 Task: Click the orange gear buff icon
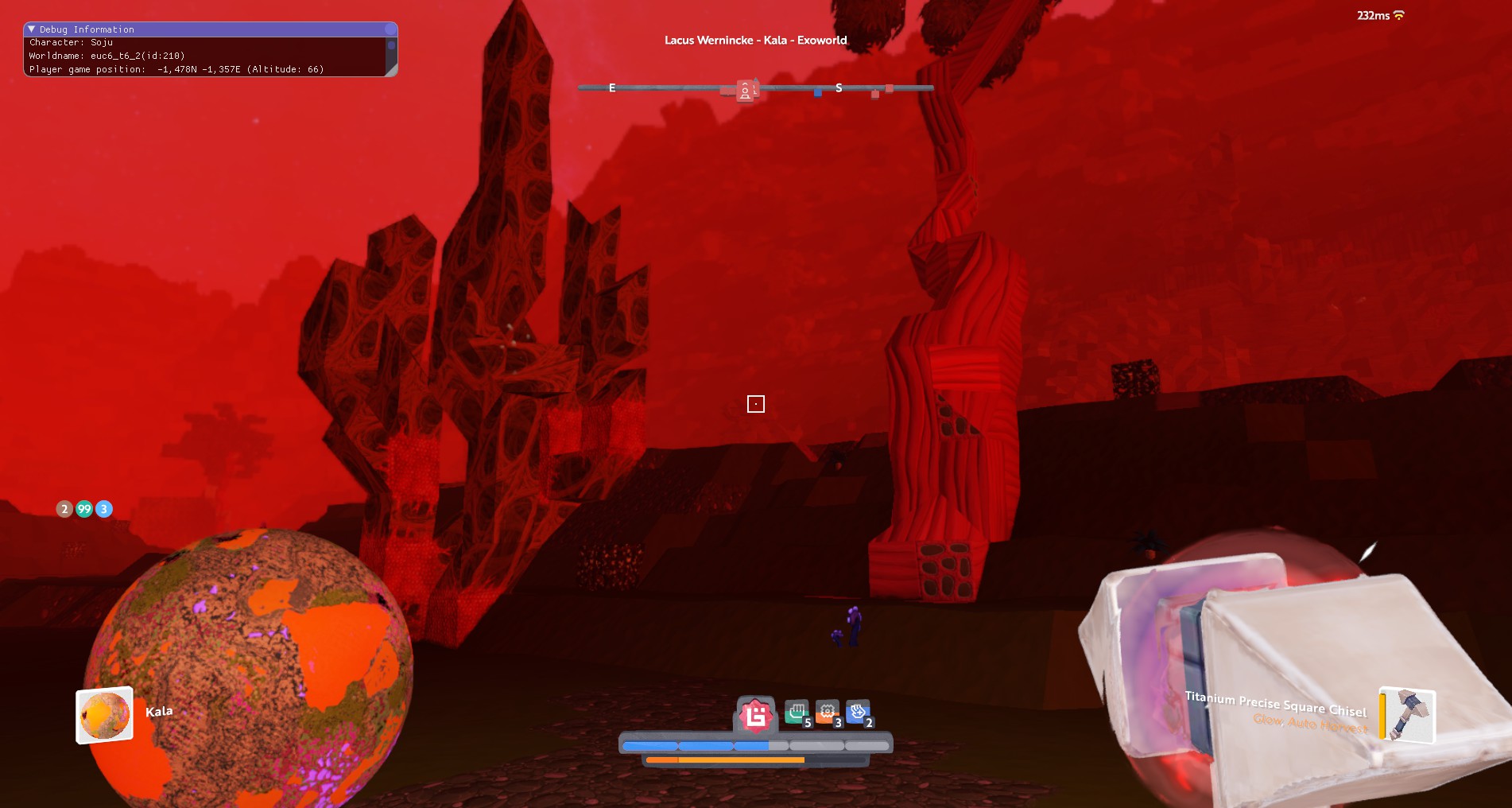tap(827, 713)
